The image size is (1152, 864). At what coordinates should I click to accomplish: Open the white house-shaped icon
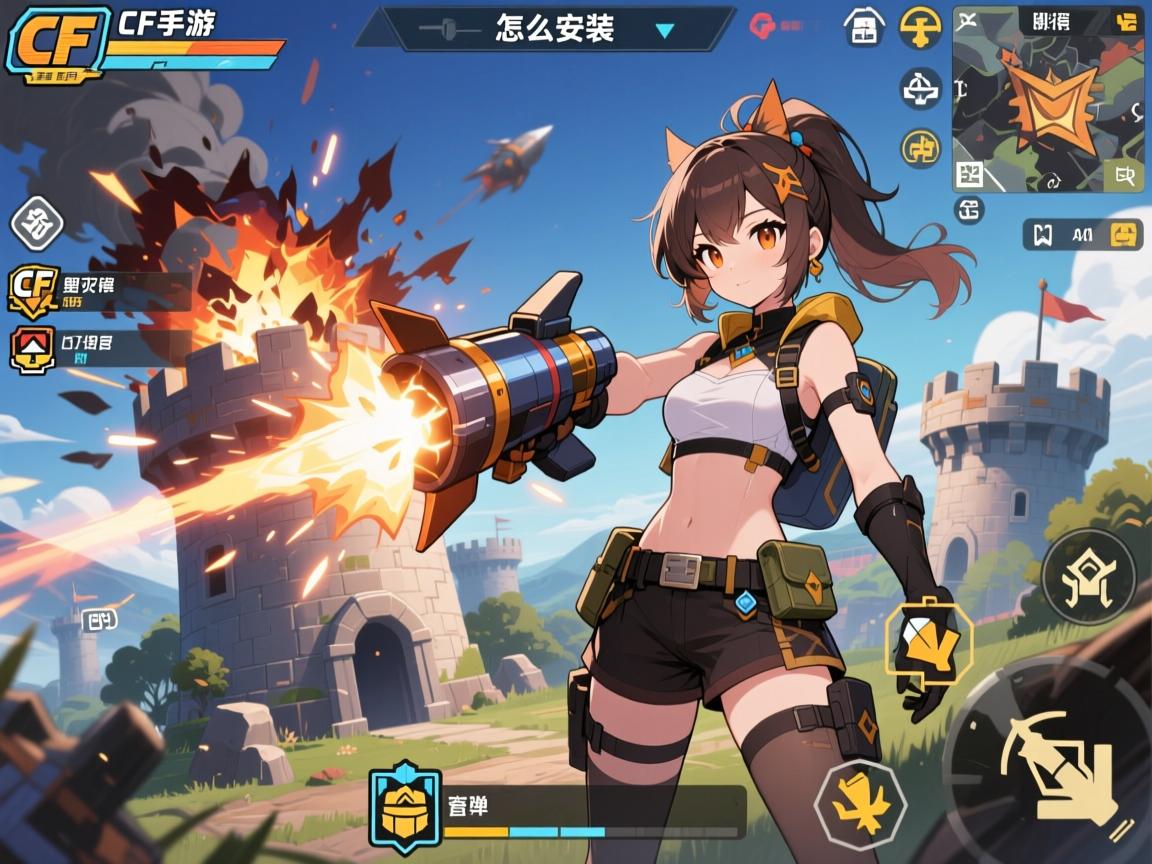tap(863, 28)
